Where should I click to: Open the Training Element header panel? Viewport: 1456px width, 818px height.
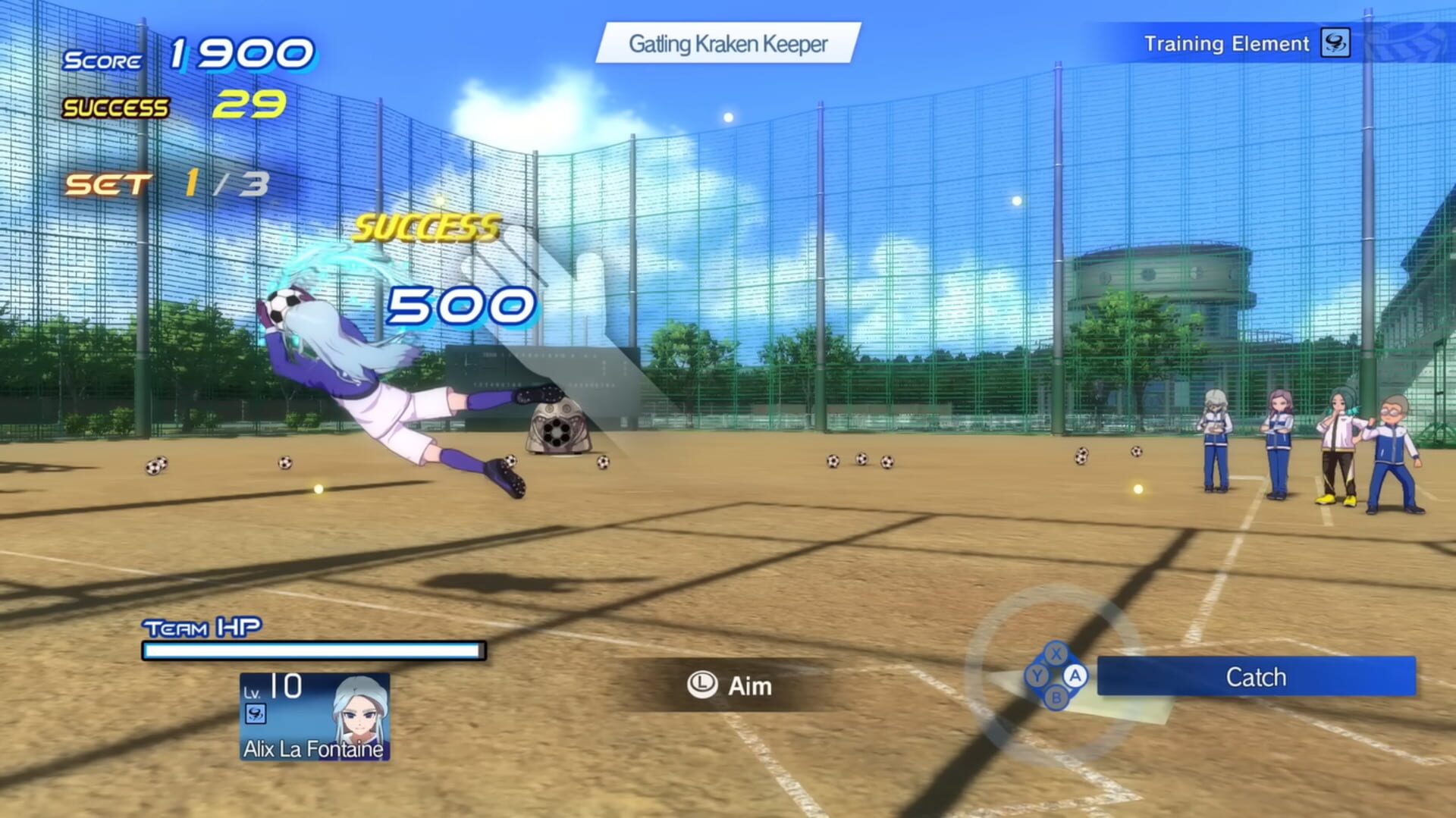click(1228, 43)
